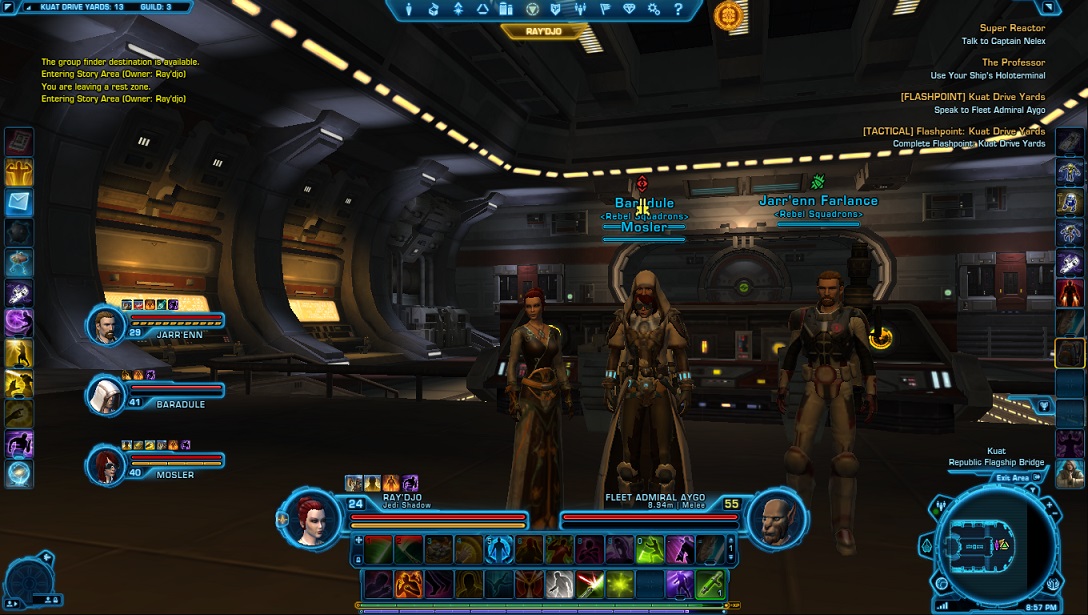Open the gear-shaped Preferences menu
Image resolution: width=1088 pixels, height=615 pixels.
click(654, 9)
